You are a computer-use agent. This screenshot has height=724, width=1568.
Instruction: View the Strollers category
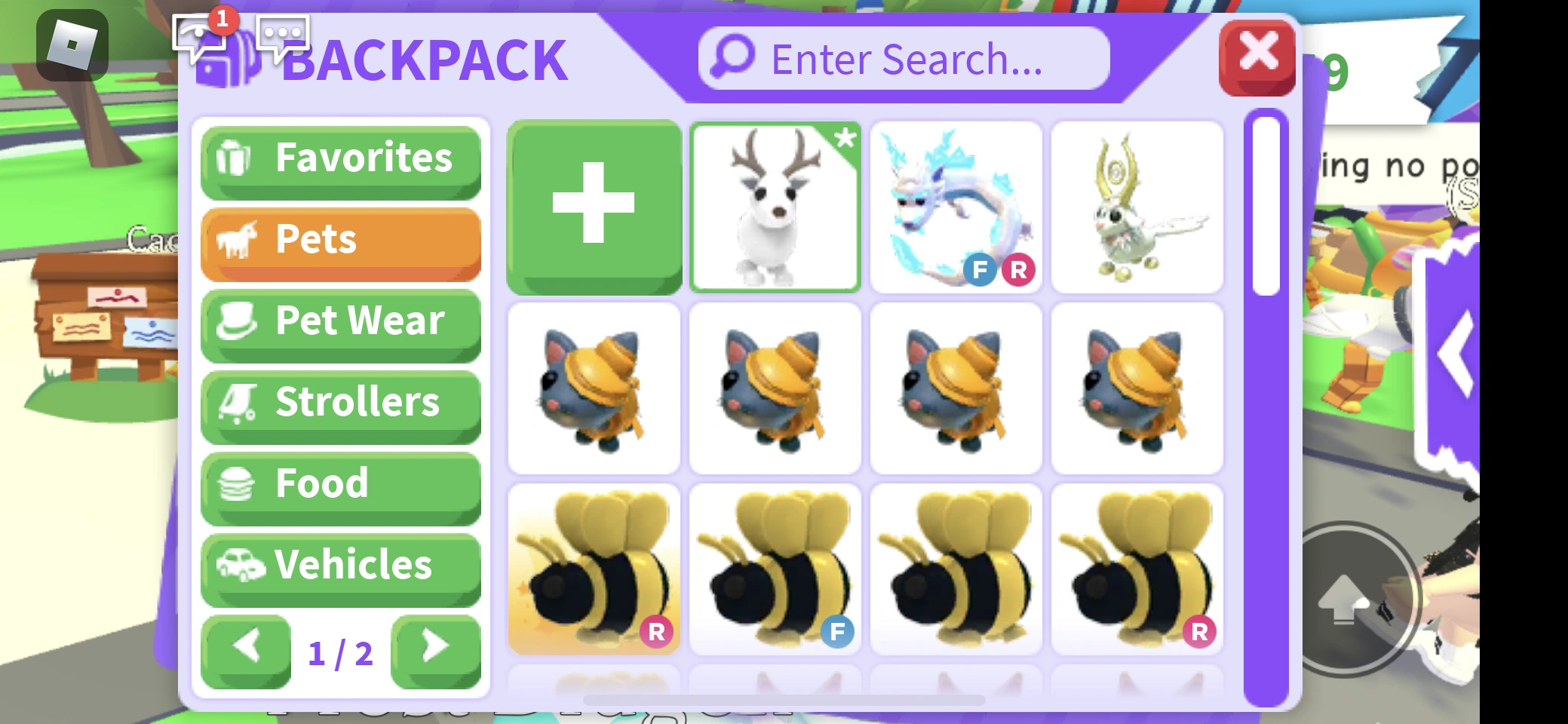click(x=339, y=402)
